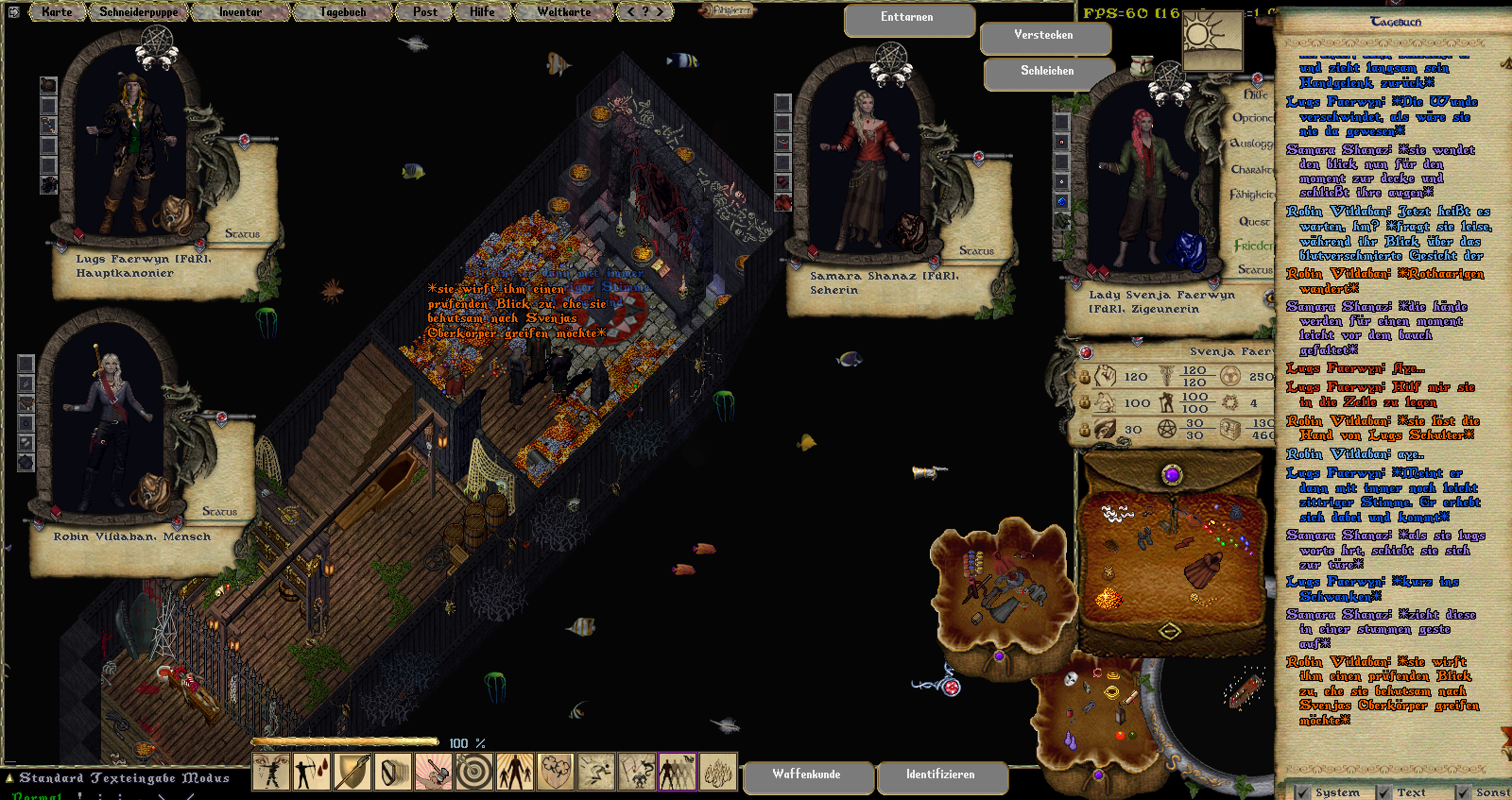Image resolution: width=1512 pixels, height=800 pixels.
Task: Open Status on Lugs Faerwyn's paperdoll
Action: pyautogui.click(x=242, y=233)
